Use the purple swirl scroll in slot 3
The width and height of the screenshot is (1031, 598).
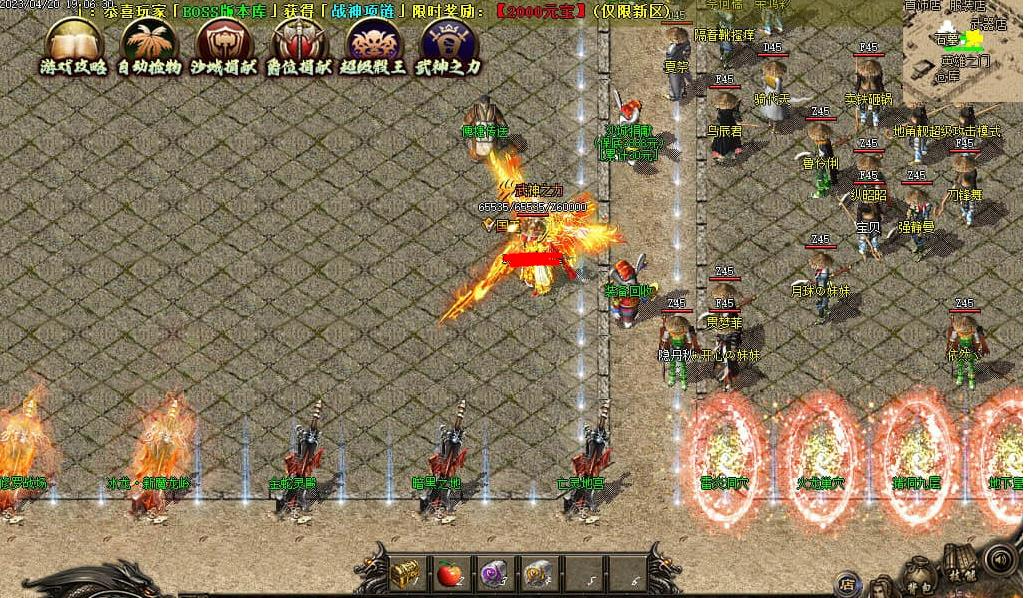click(x=494, y=573)
